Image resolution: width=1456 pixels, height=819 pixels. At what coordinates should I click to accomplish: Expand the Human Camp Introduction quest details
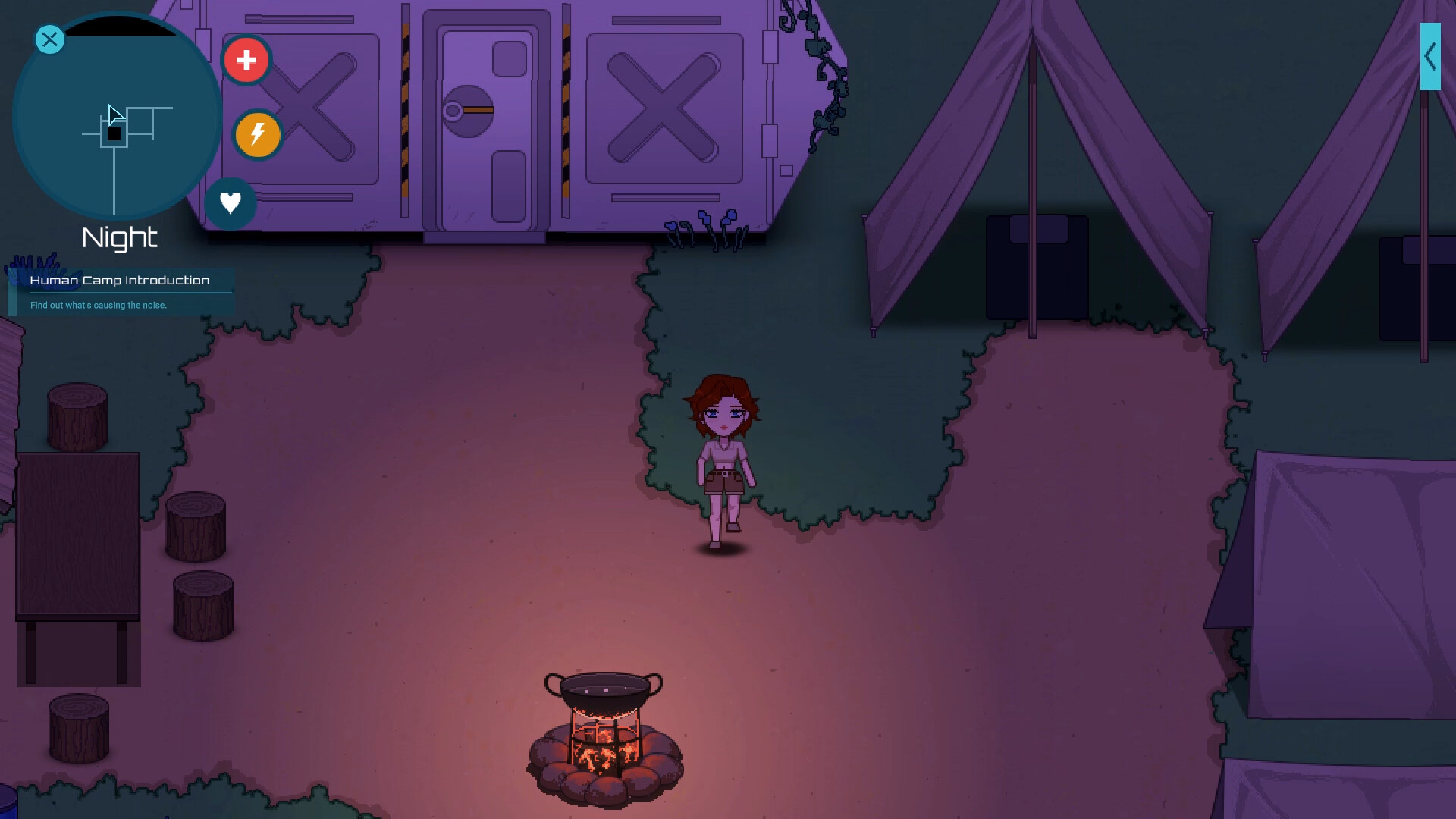point(120,280)
